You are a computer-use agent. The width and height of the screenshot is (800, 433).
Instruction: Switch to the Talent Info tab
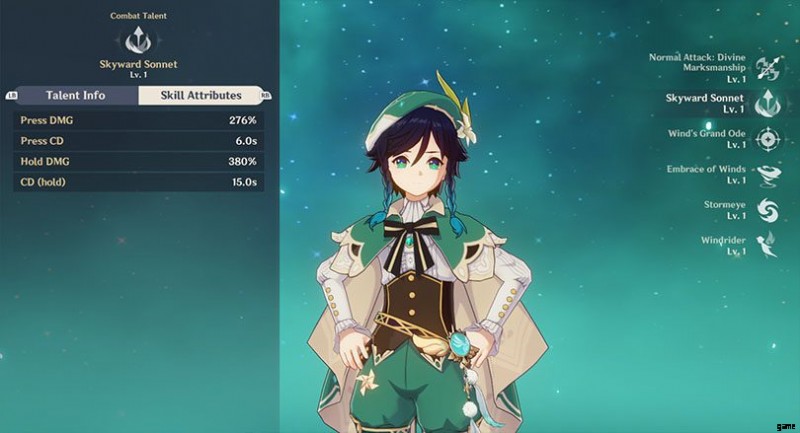click(77, 96)
